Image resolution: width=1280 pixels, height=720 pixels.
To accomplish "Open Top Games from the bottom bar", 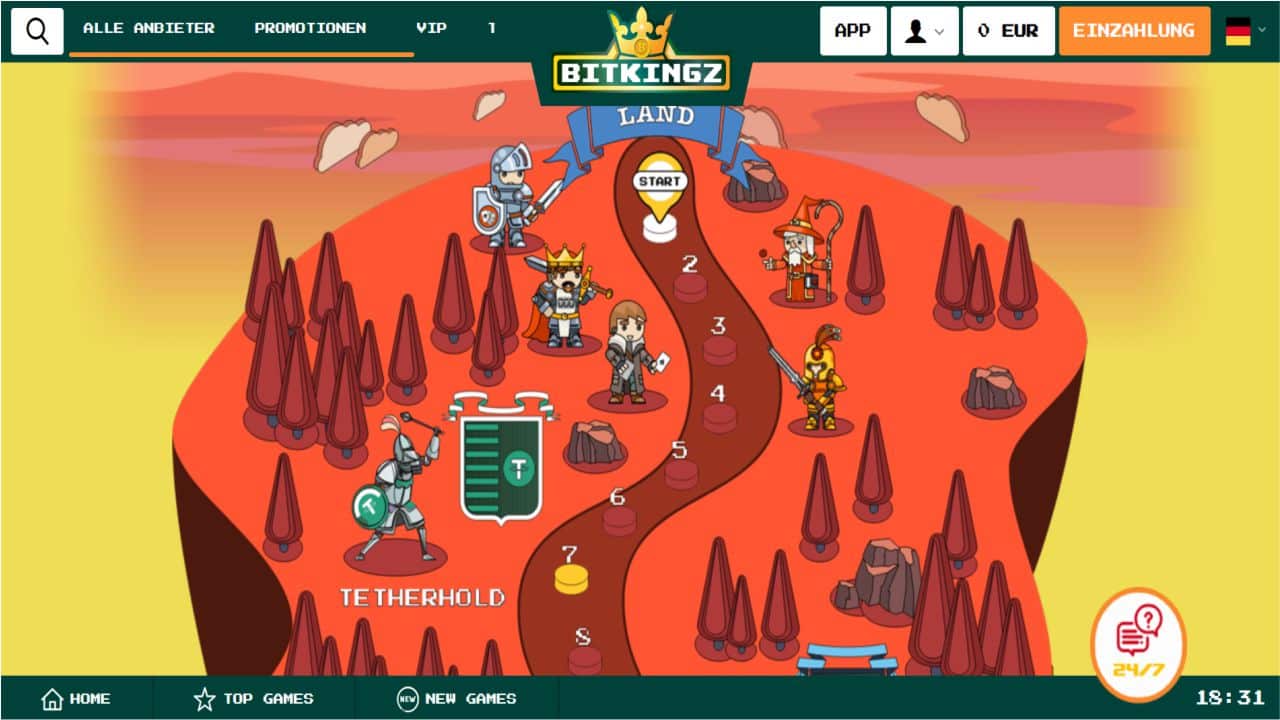I will (253, 699).
